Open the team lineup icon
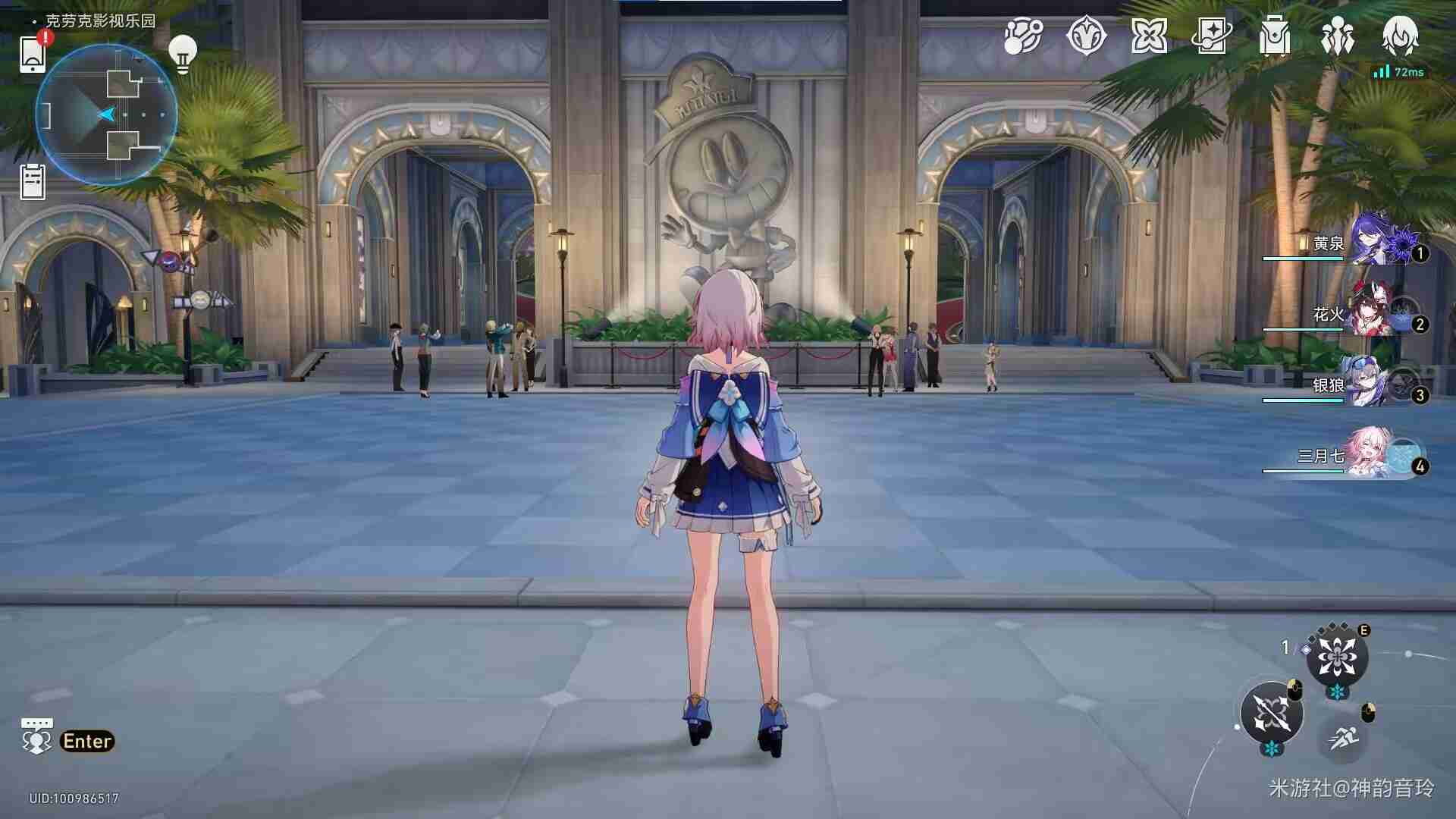The width and height of the screenshot is (1456, 819). pyautogui.click(x=1338, y=36)
